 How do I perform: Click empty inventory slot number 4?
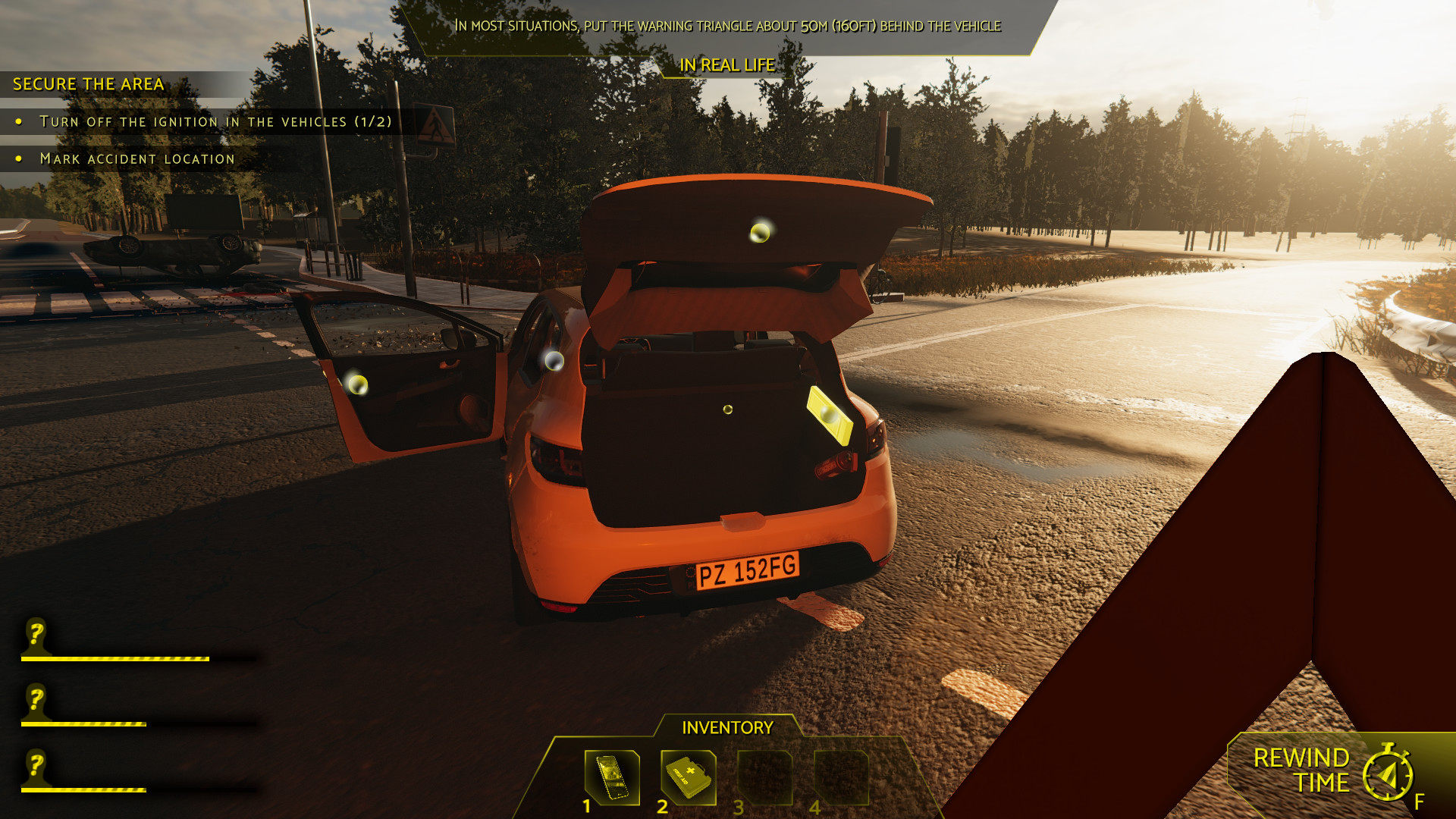[x=842, y=779]
